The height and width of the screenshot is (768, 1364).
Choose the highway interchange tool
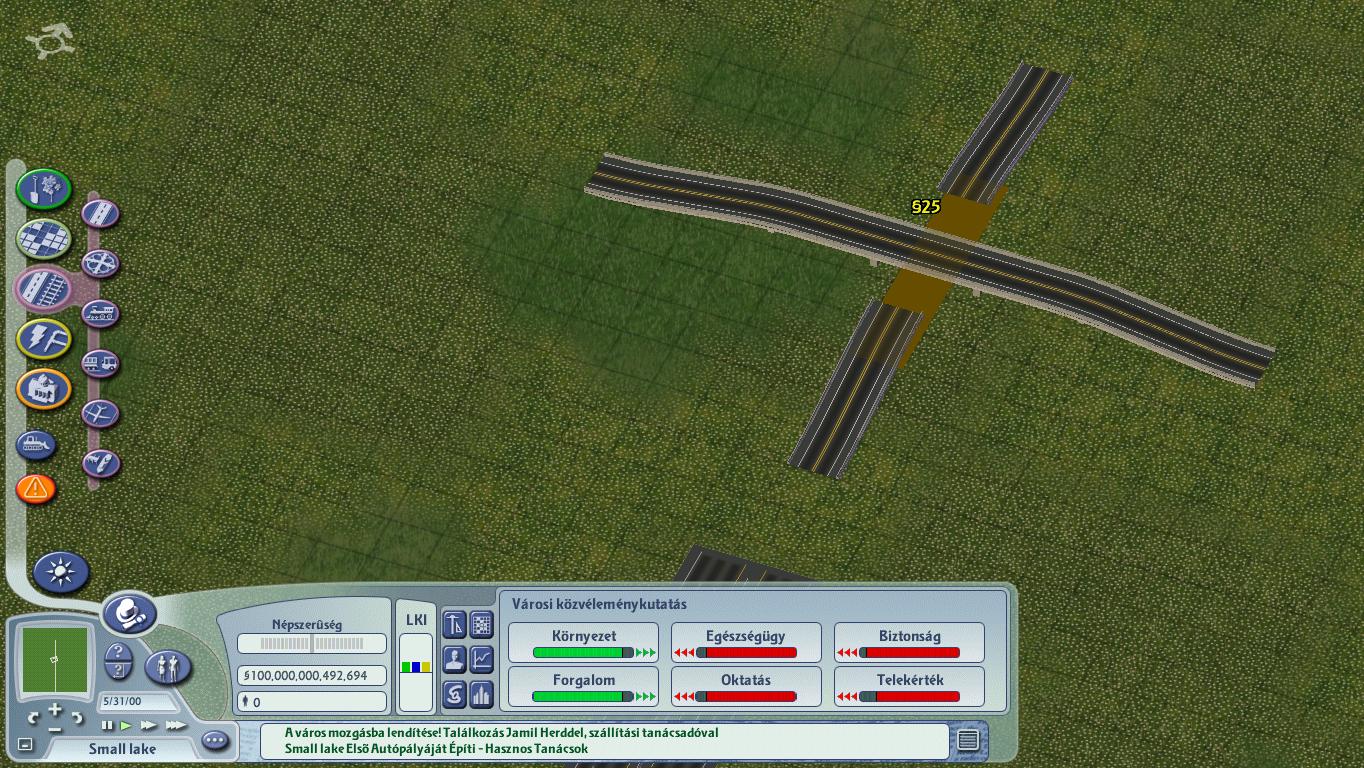pos(100,264)
